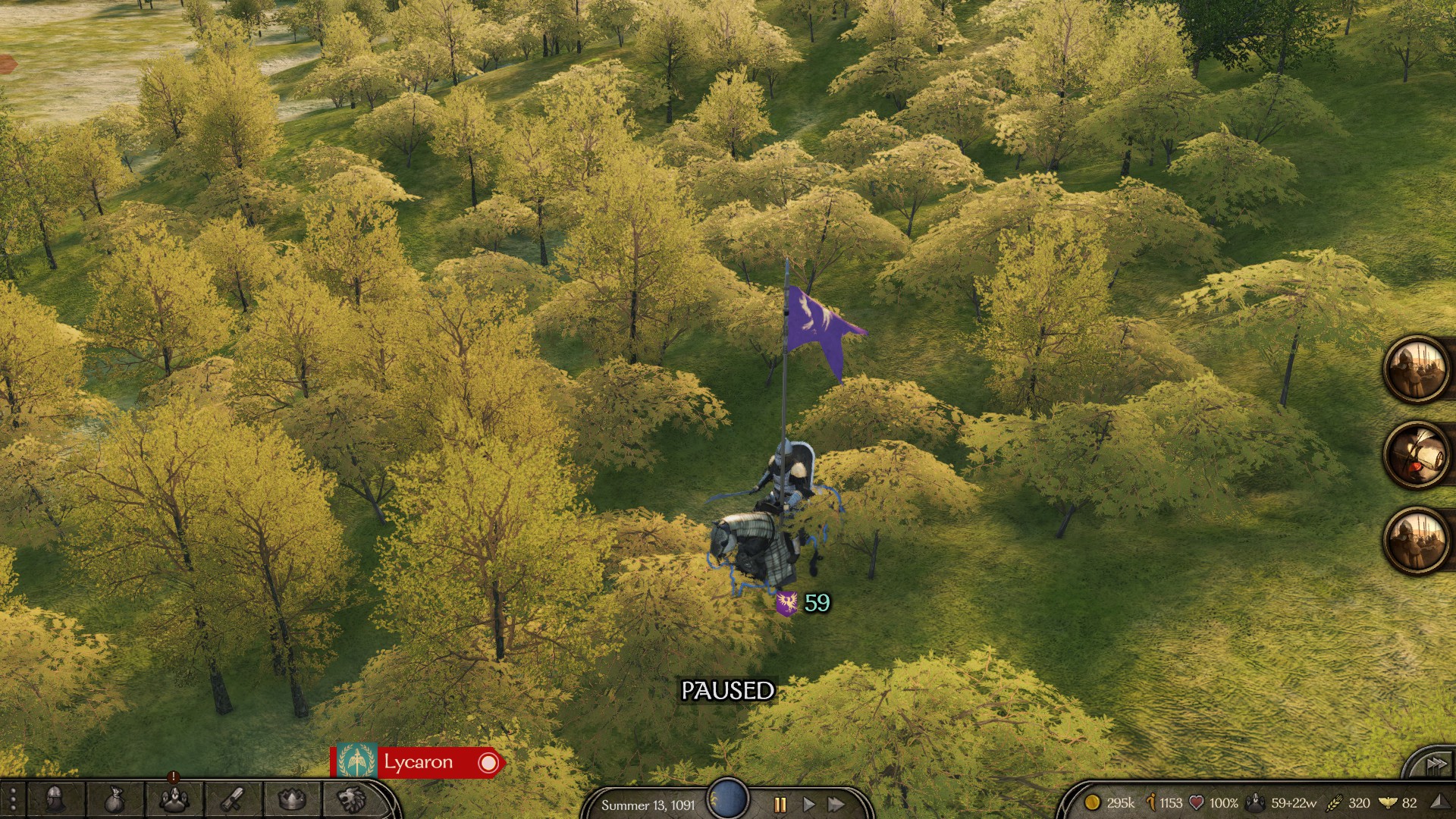
Task: Open the clan lion-head icon
Action: click(351, 799)
